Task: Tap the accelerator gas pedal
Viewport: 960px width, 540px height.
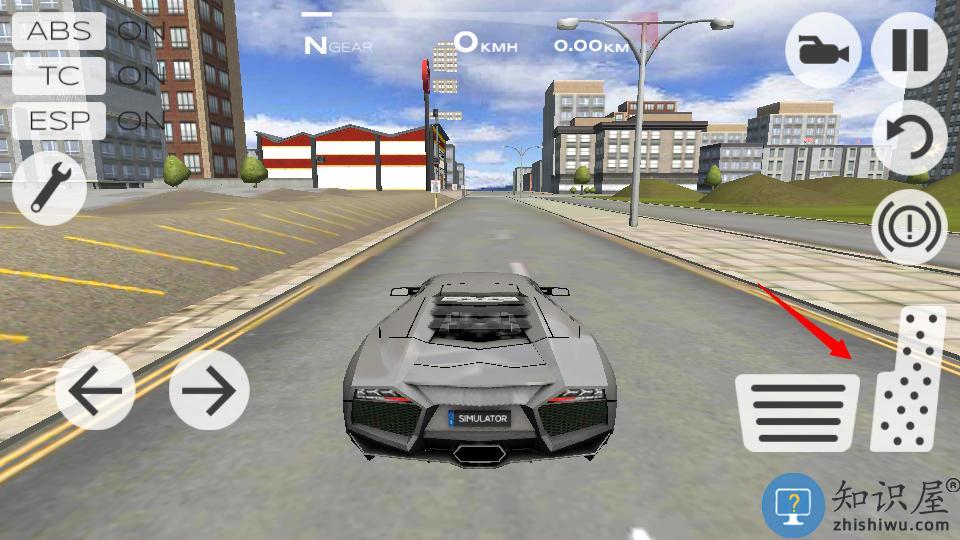Action: point(908,380)
